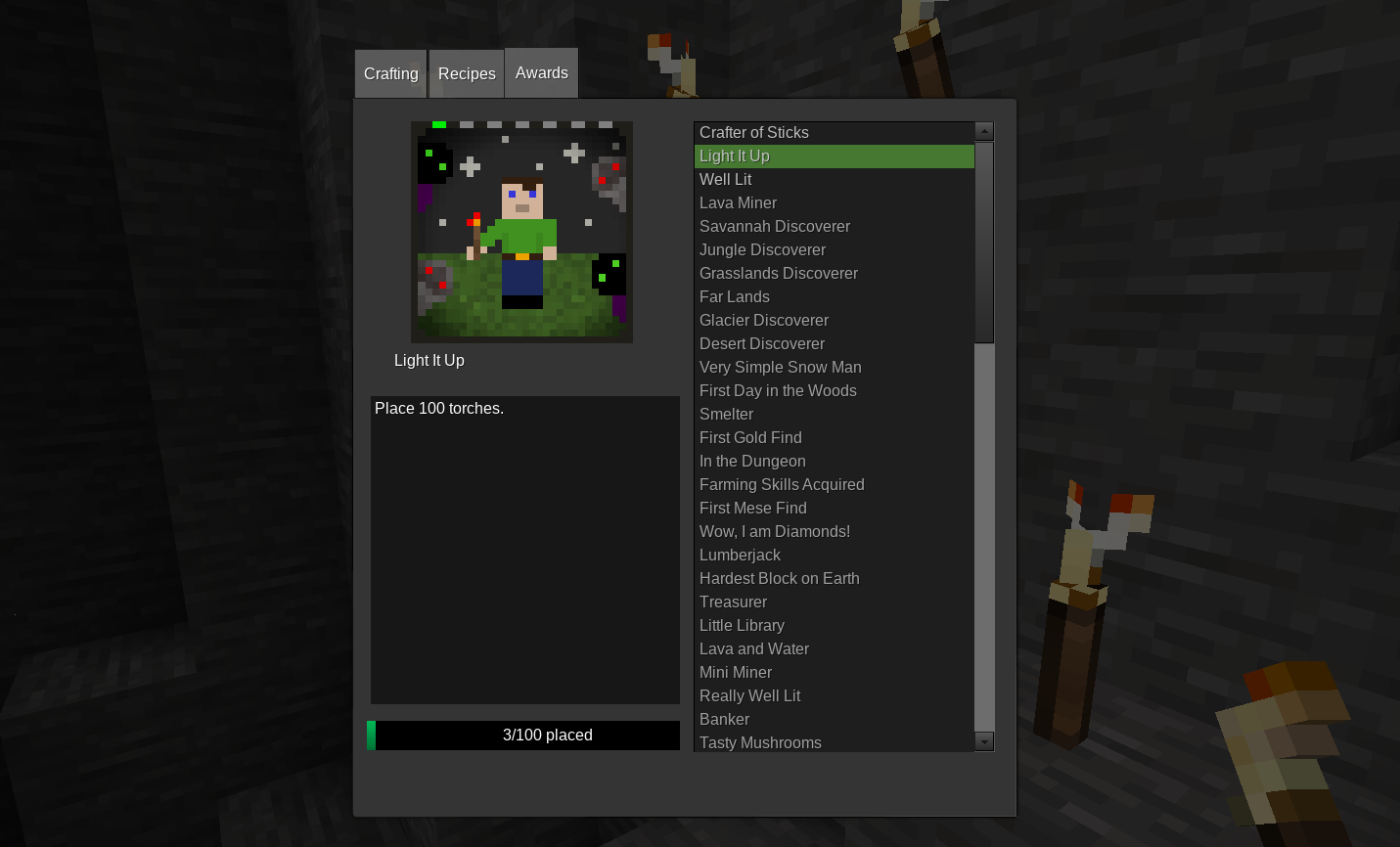Screen dimensions: 1400x847
Task: Select the In the Dungeon award
Action: [x=753, y=461]
